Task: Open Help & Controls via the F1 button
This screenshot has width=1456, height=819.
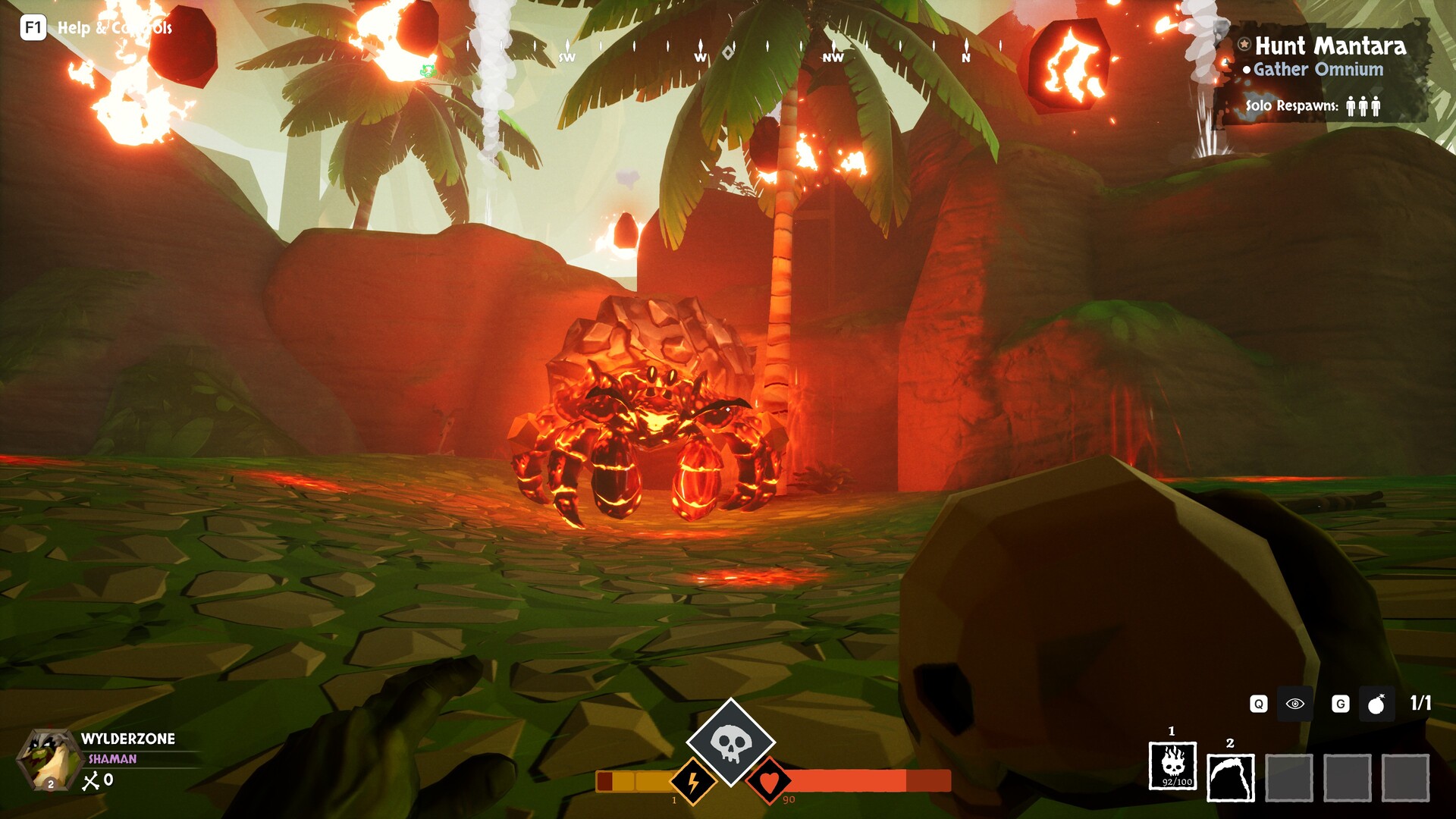Action: click(32, 29)
